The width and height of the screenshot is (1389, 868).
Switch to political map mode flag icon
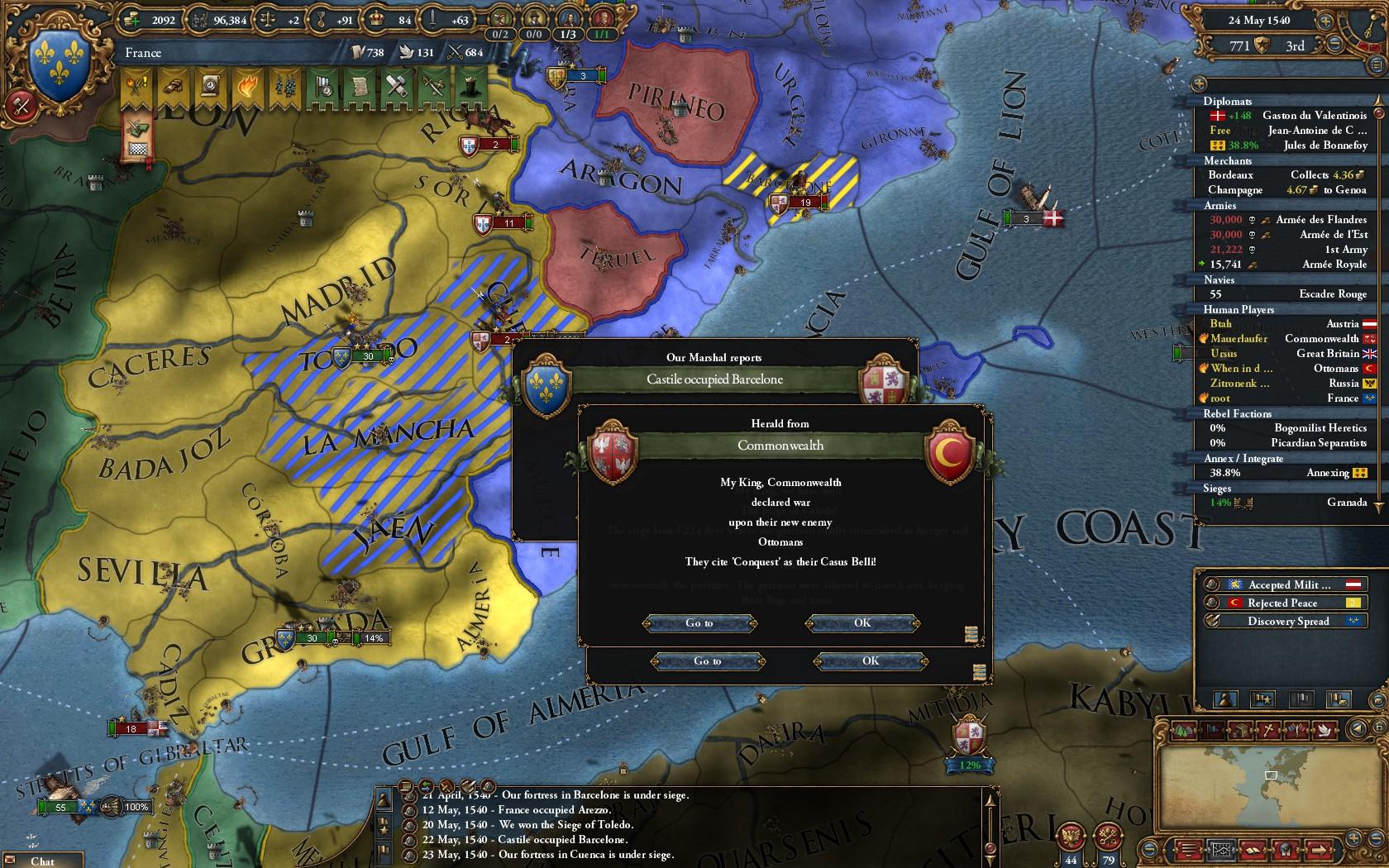[1212, 730]
